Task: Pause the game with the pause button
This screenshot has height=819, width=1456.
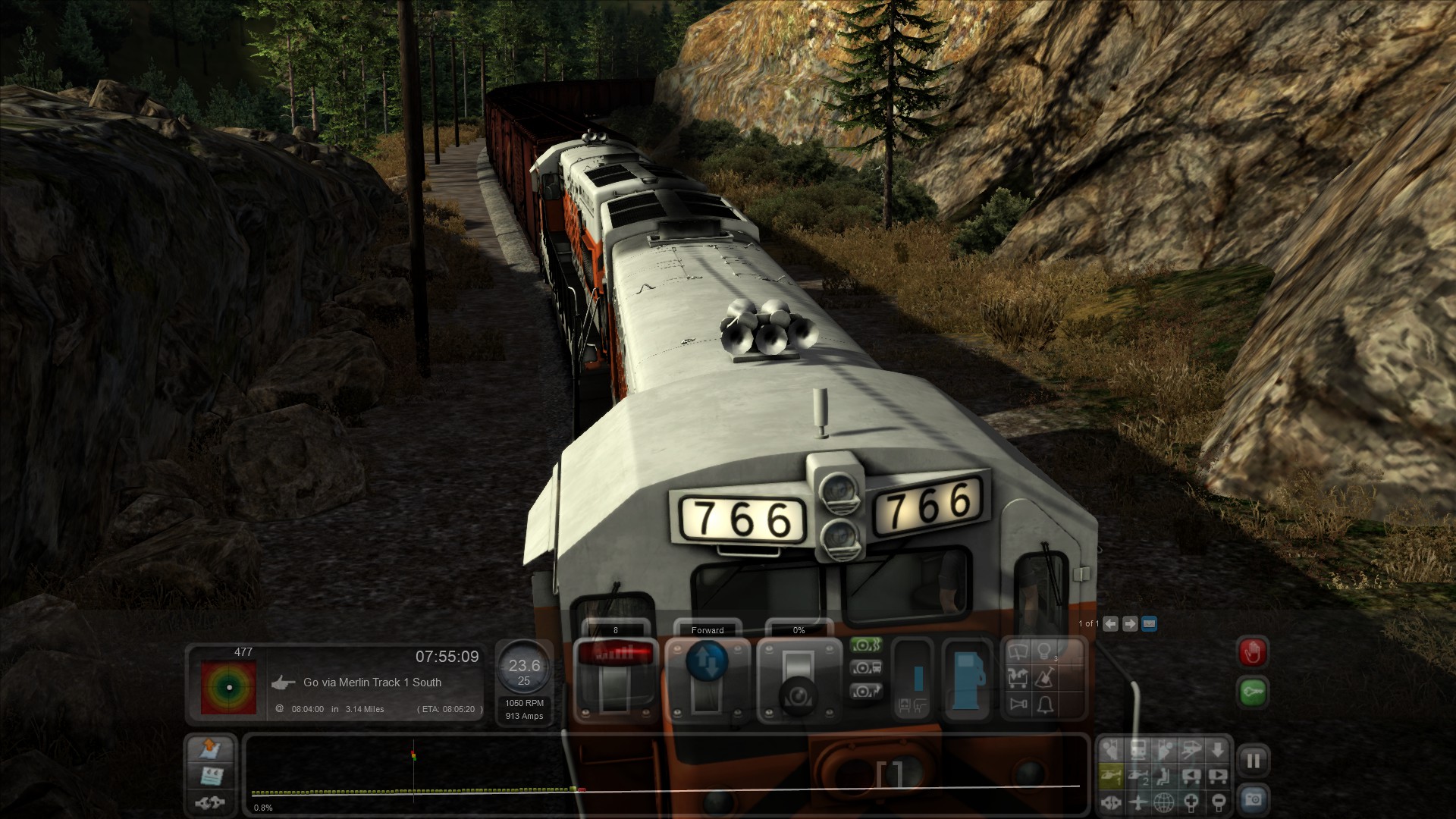Action: pyautogui.click(x=1253, y=761)
